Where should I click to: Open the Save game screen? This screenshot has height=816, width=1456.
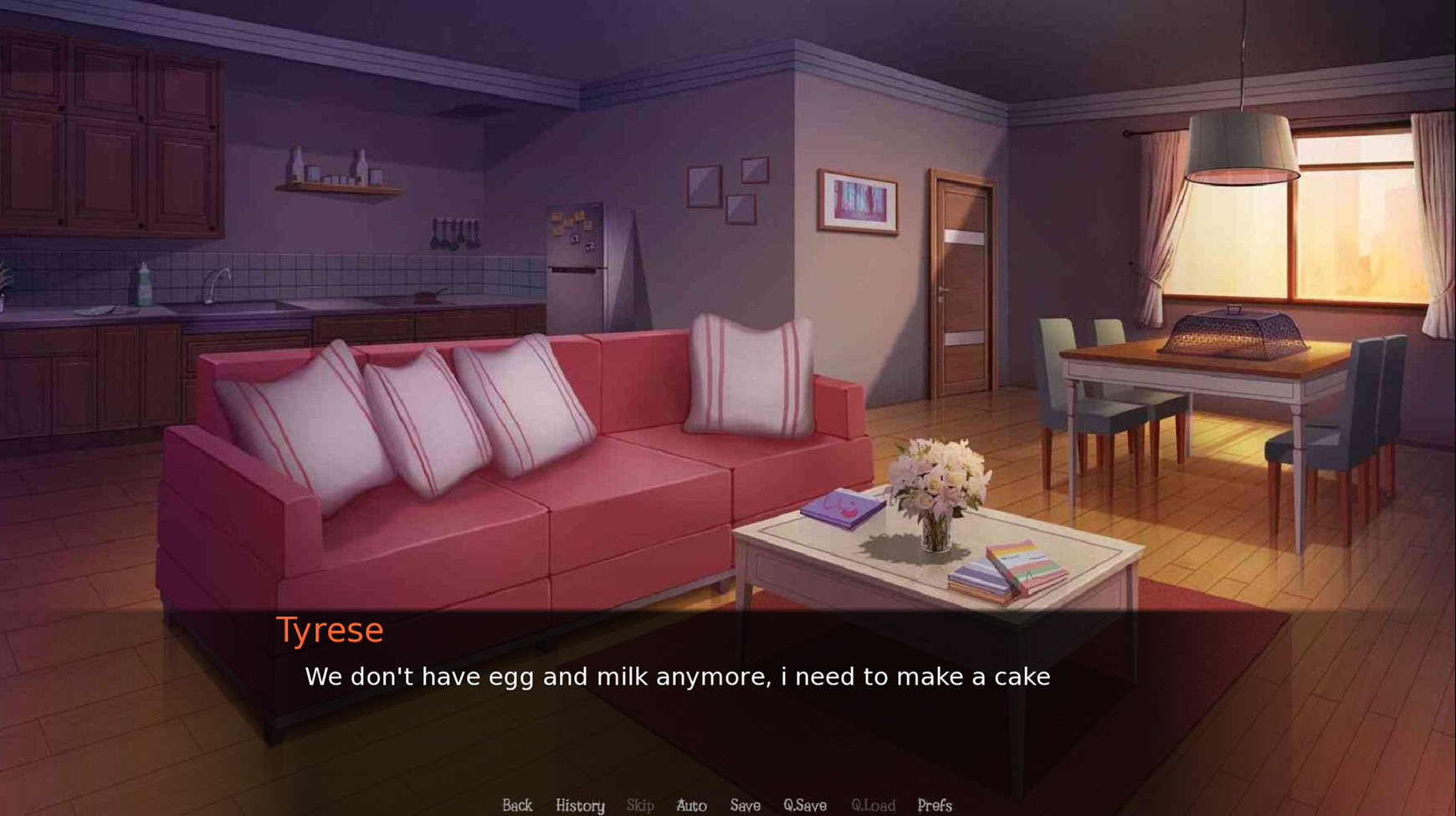click(745, 805)
